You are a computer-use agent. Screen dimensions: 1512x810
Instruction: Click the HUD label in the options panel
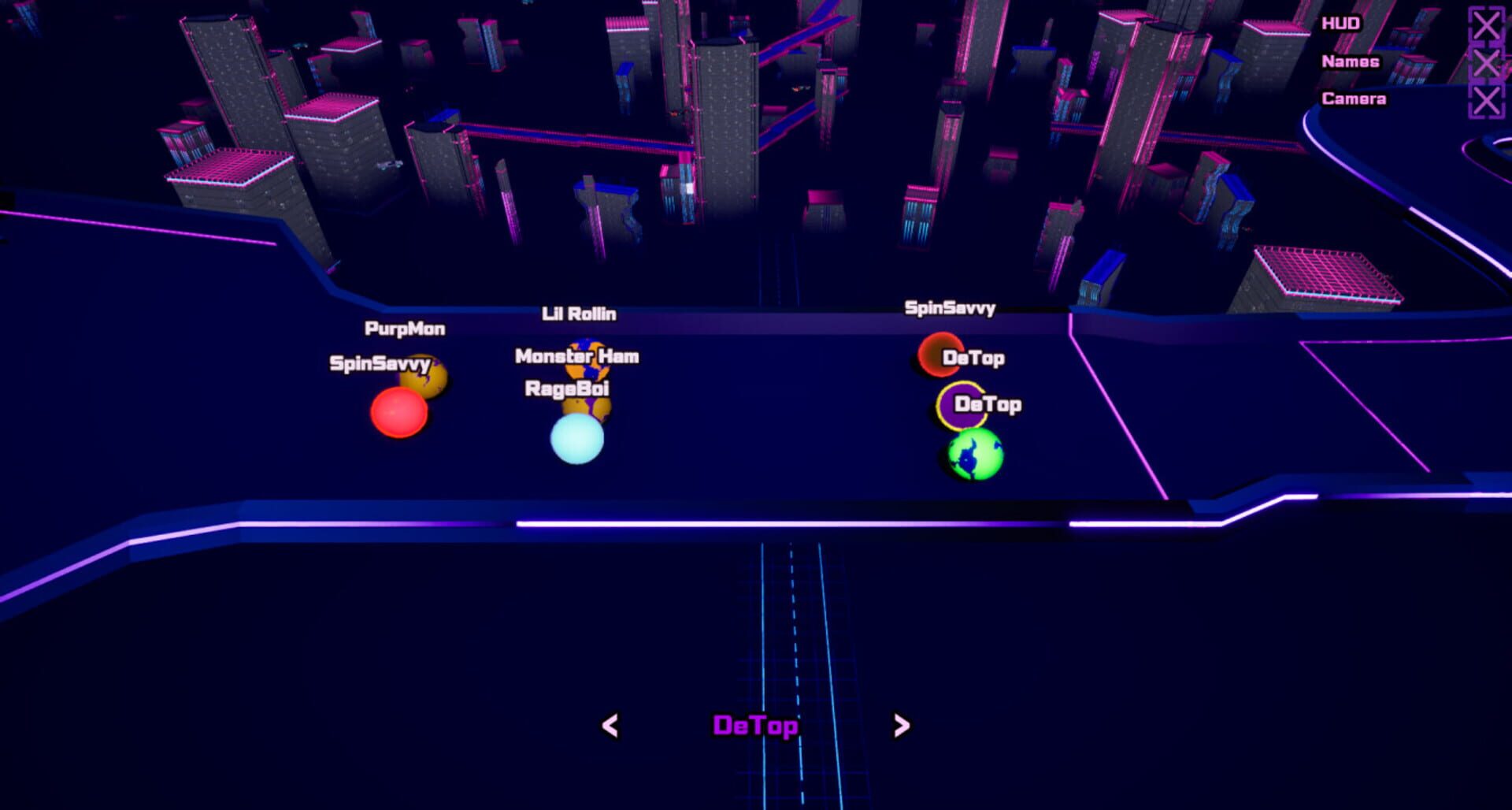point(1342,22)
